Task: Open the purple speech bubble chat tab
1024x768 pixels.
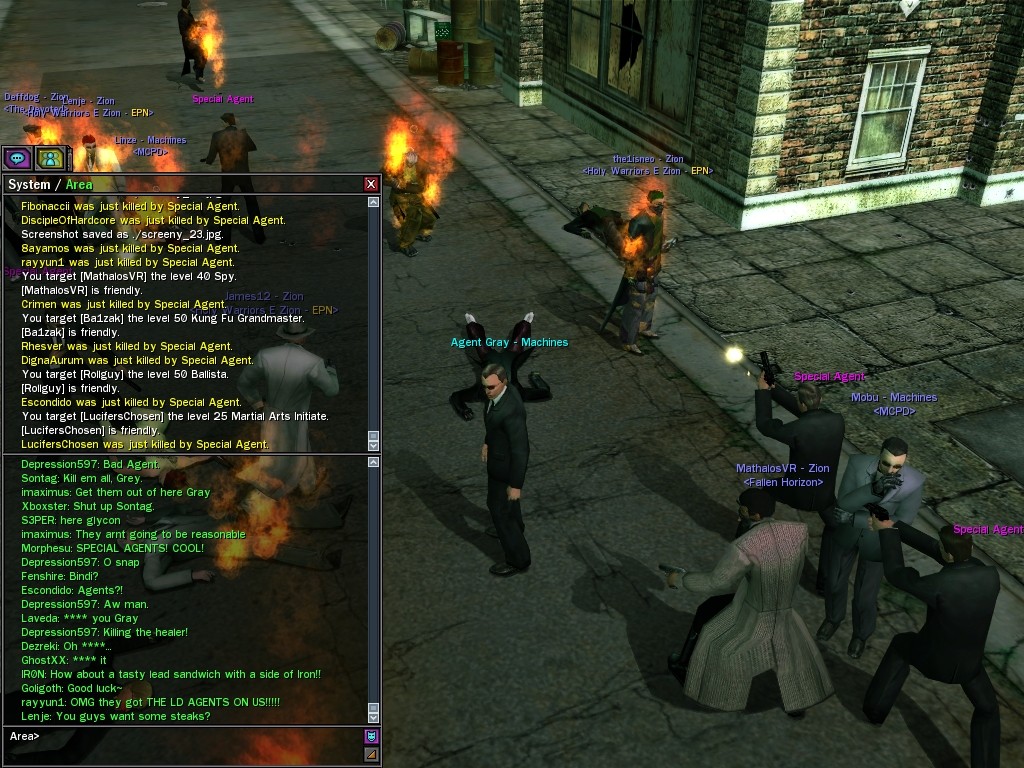Action: (x=17, y=158)
